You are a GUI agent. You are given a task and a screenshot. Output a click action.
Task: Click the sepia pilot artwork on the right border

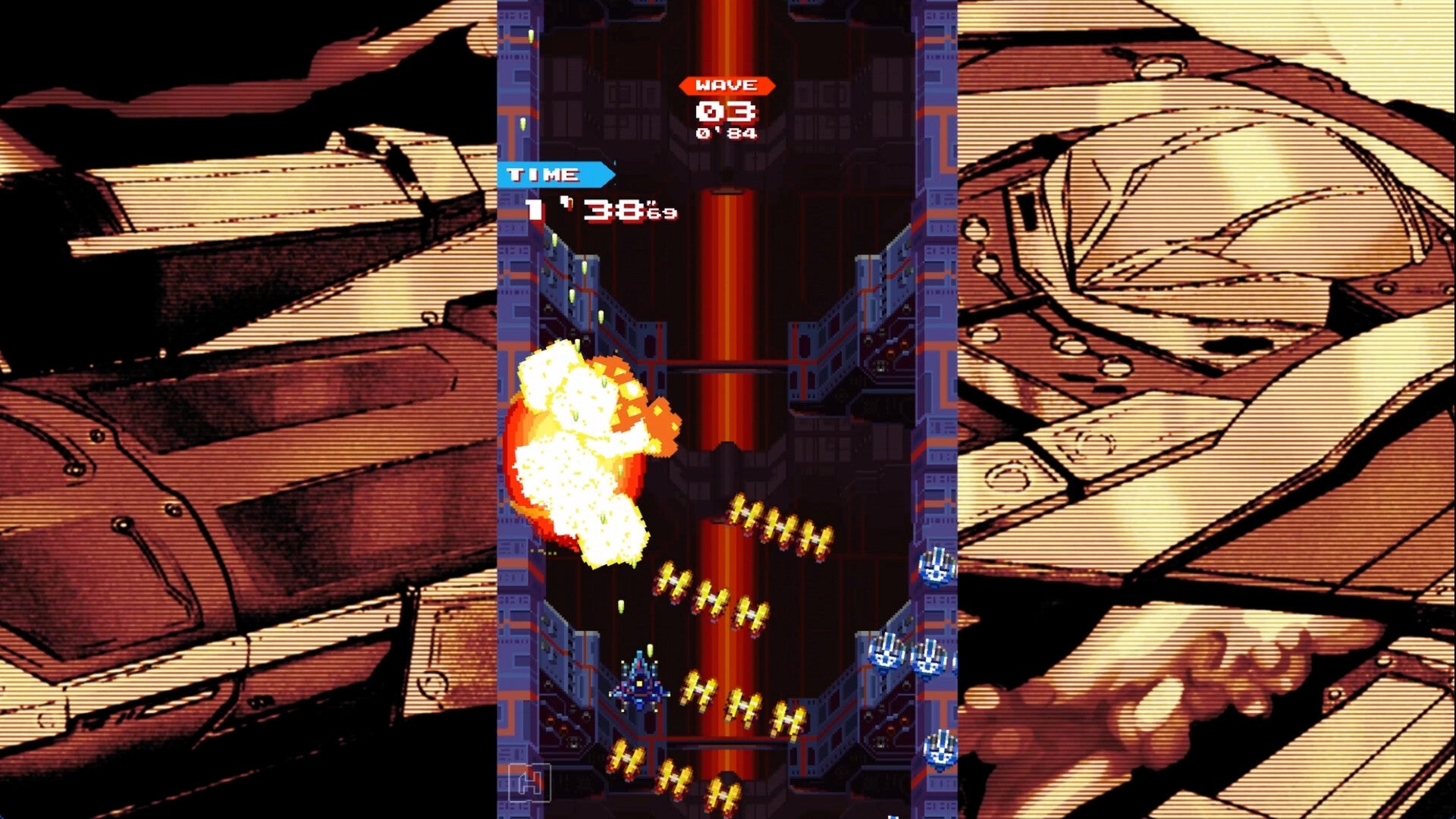pyautogui.click(x=1213, y=303)
